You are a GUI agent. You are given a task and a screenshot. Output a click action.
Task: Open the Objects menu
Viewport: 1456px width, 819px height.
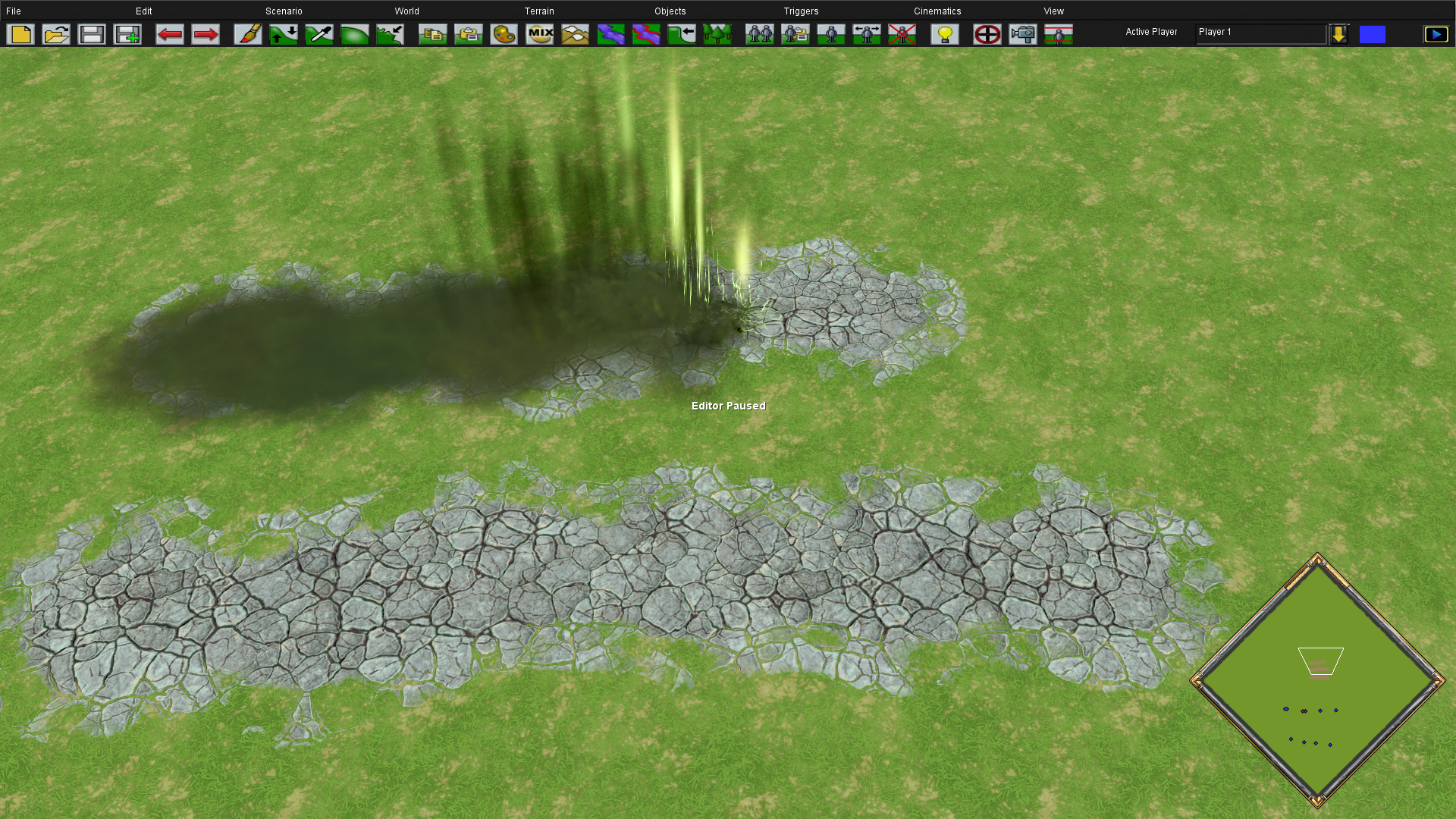pyautogui.click(x=670, y=11)
